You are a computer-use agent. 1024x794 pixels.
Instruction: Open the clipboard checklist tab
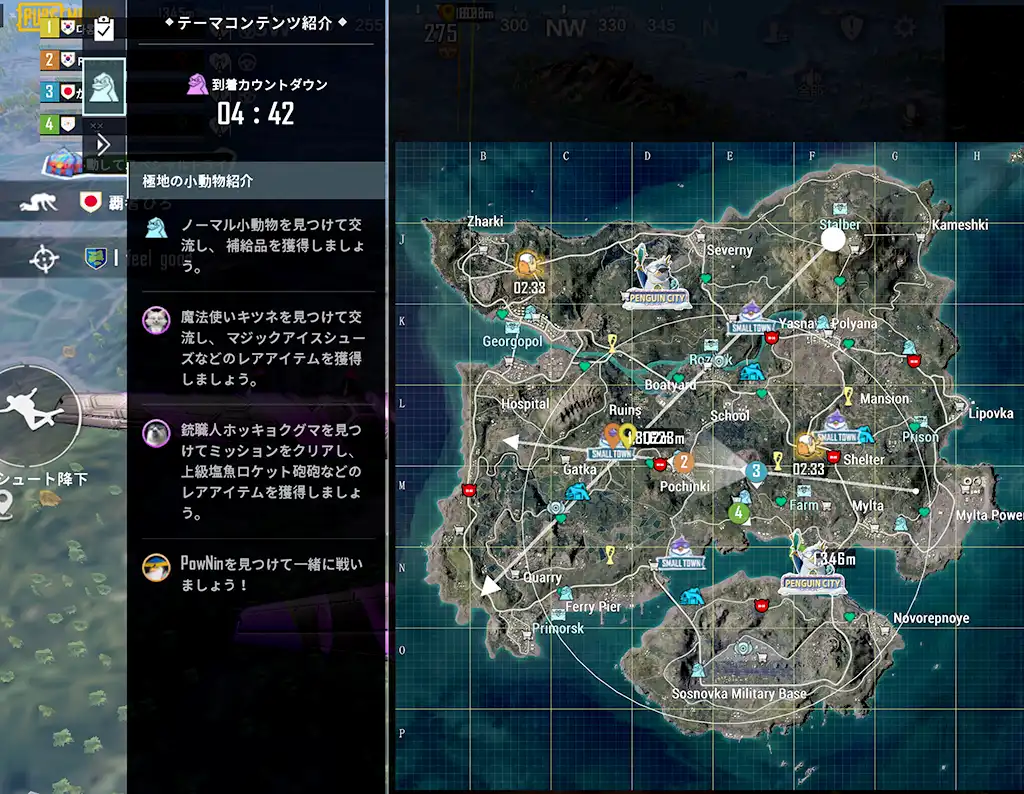click(104, 29)
